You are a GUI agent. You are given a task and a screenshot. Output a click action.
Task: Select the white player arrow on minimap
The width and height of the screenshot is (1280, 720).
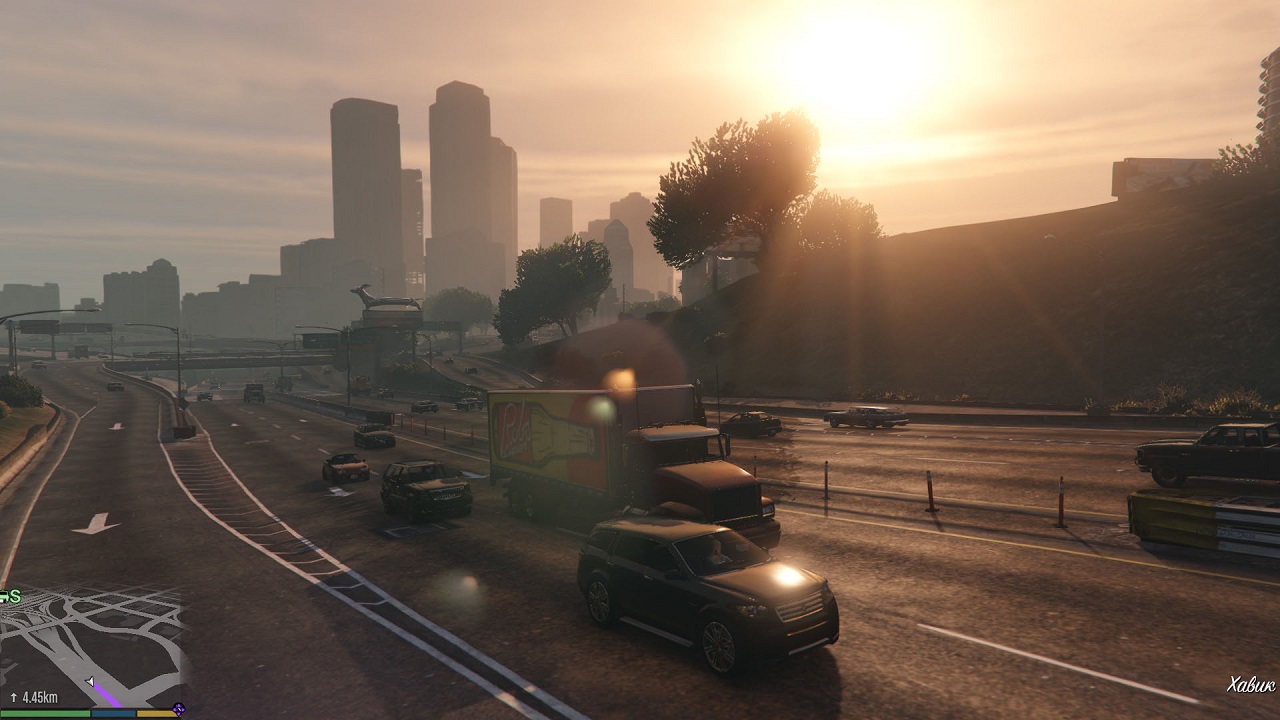pos(90,682)
